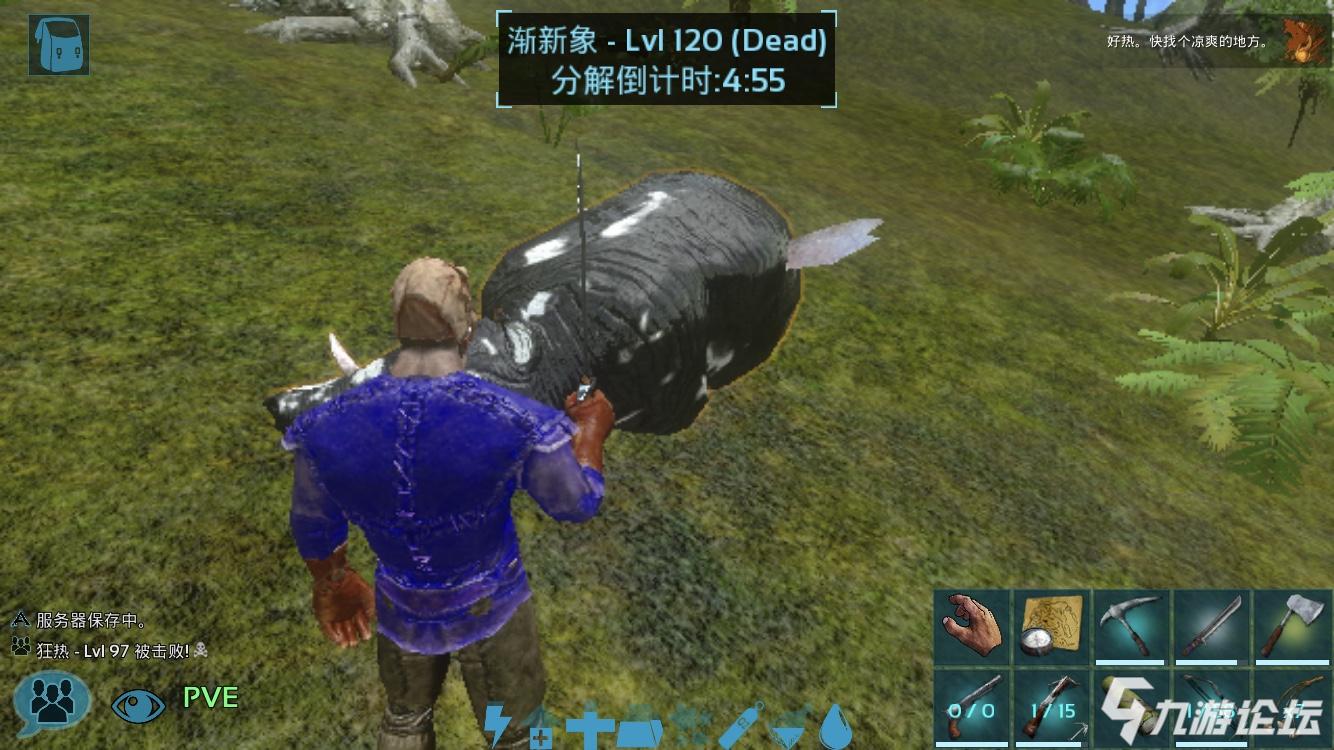The image size is (1334, 750).
Task: Open the backpack inventory icon
Action: (x=57, y=45)
